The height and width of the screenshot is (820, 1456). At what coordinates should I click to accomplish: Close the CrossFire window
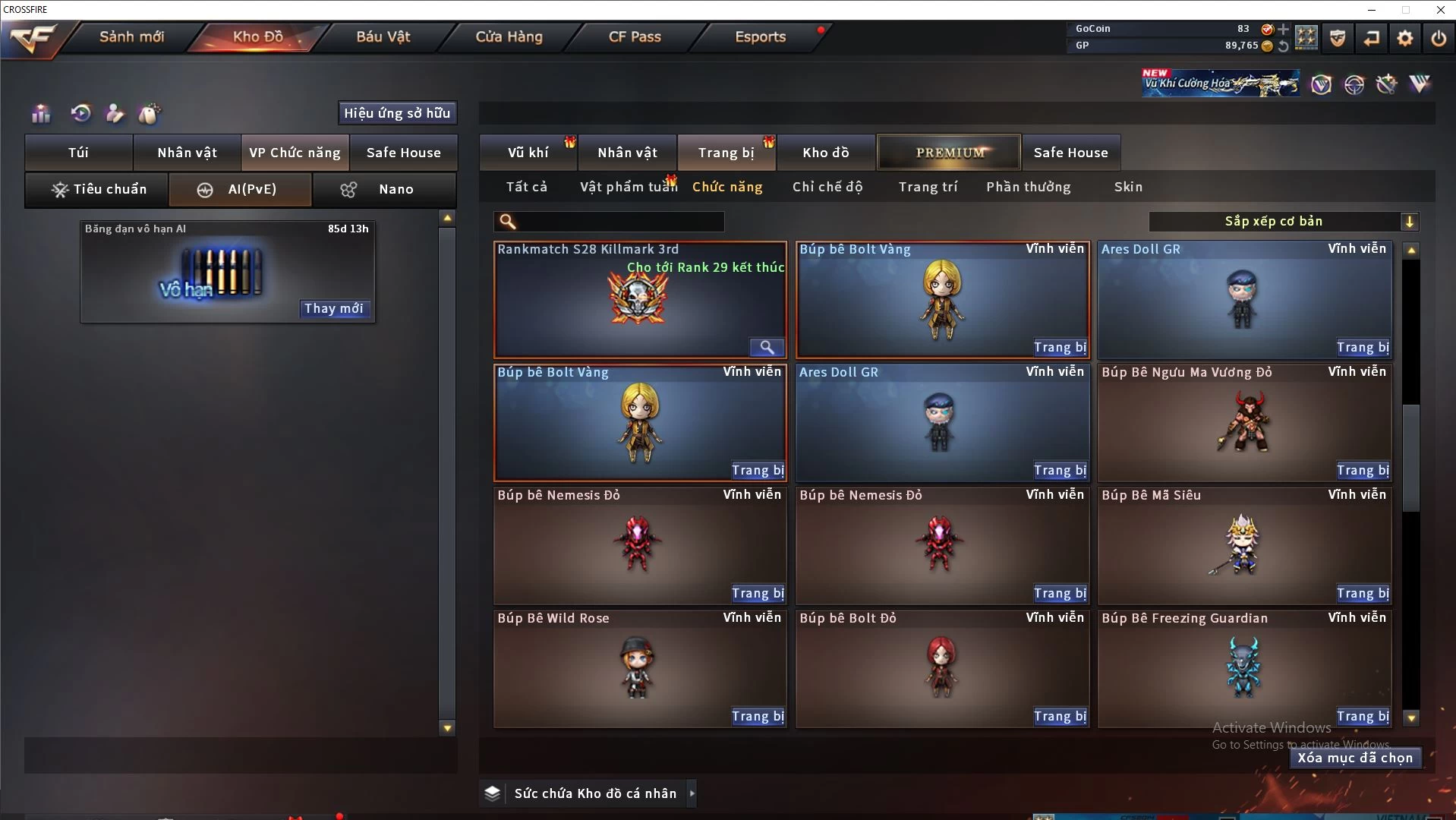(x=1440, y=10)
